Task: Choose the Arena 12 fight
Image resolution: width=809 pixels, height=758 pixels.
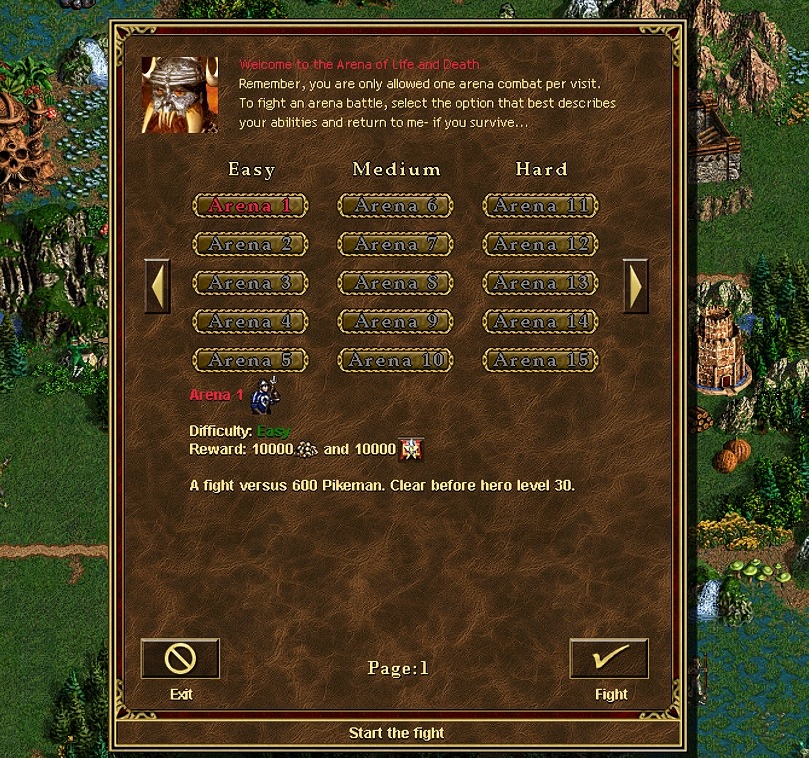Action: point(540,244)
